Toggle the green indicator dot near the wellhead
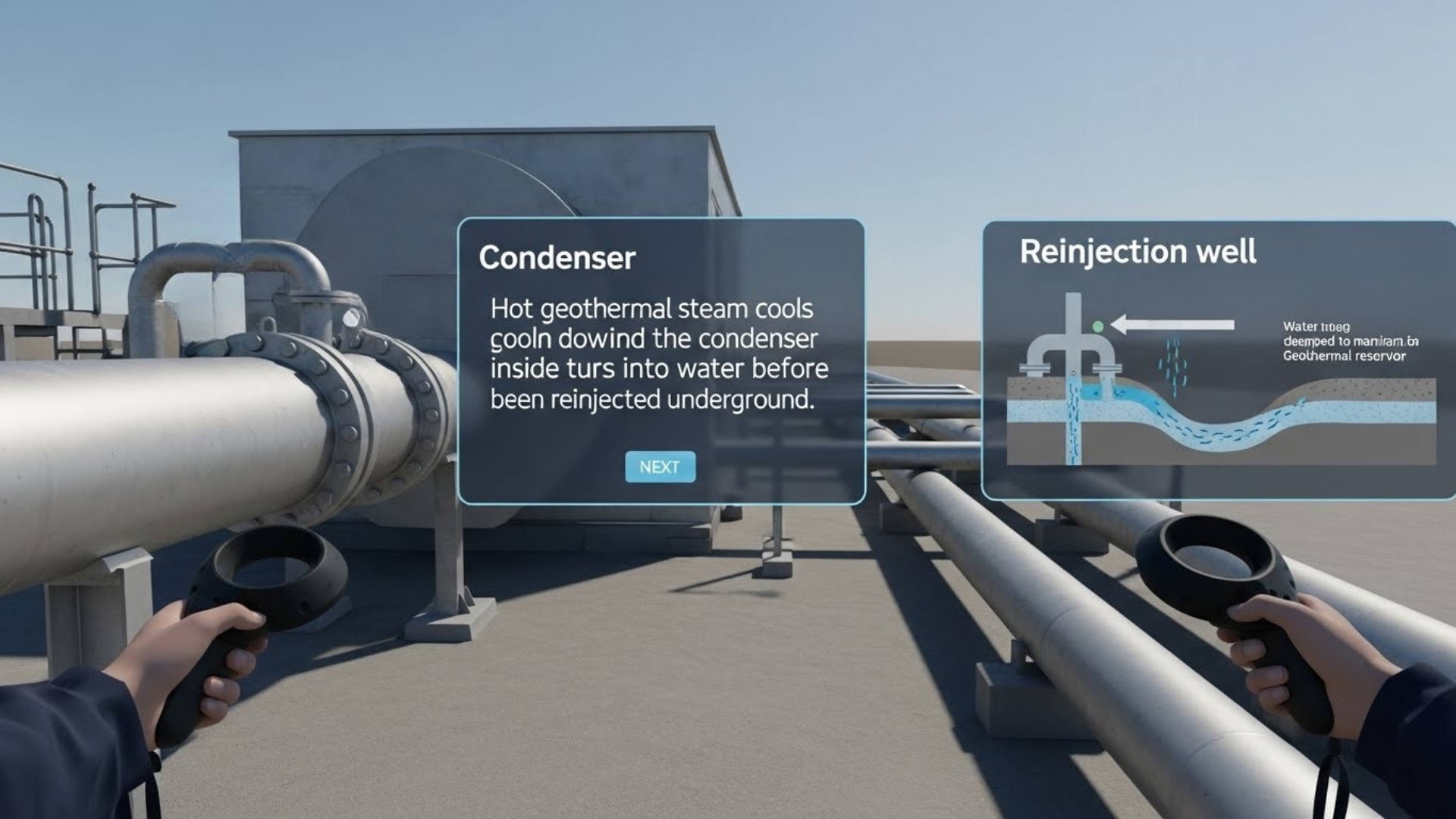 (1098, 326)
